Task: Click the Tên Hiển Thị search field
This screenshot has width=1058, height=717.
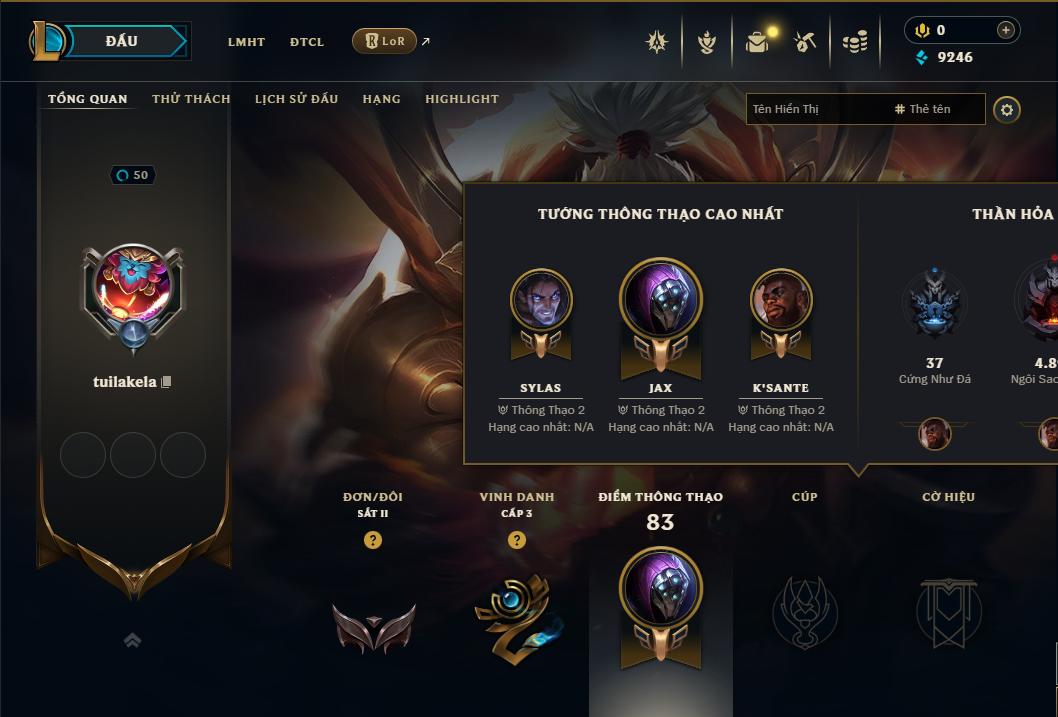Action: [x=816, y=109]
